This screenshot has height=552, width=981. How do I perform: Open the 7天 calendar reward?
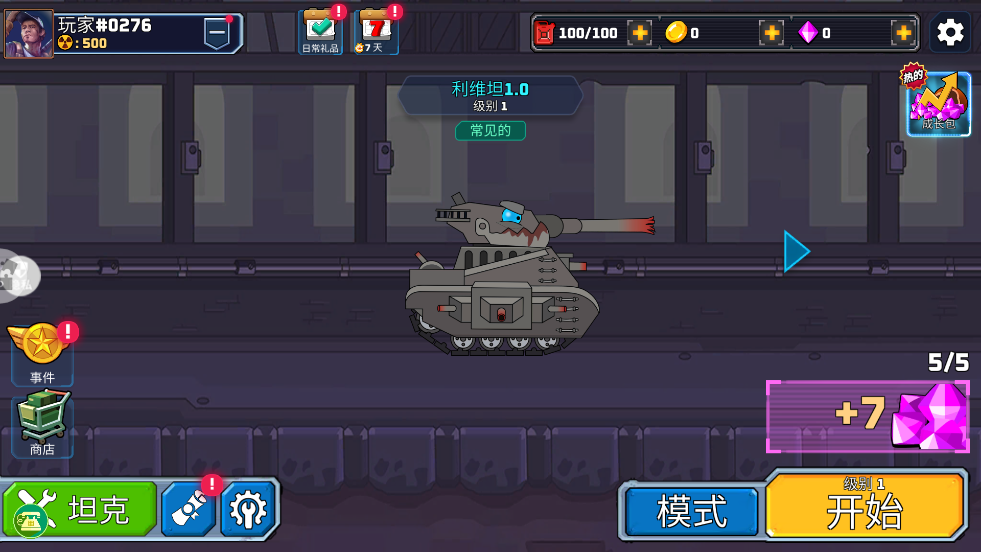(375, 31)
